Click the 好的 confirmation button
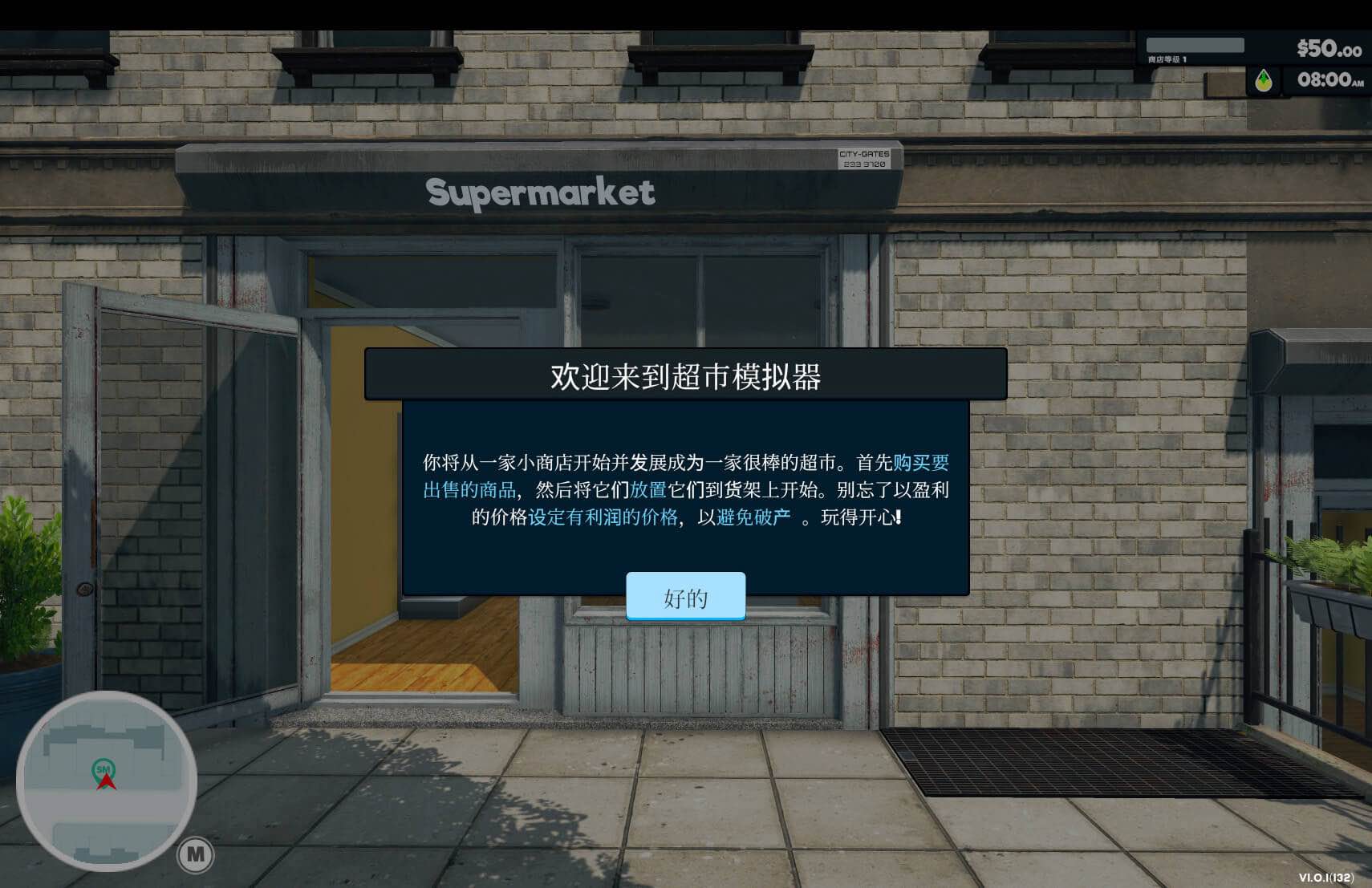The height and width of the screenshot is (888, 1372). point(686,597)
